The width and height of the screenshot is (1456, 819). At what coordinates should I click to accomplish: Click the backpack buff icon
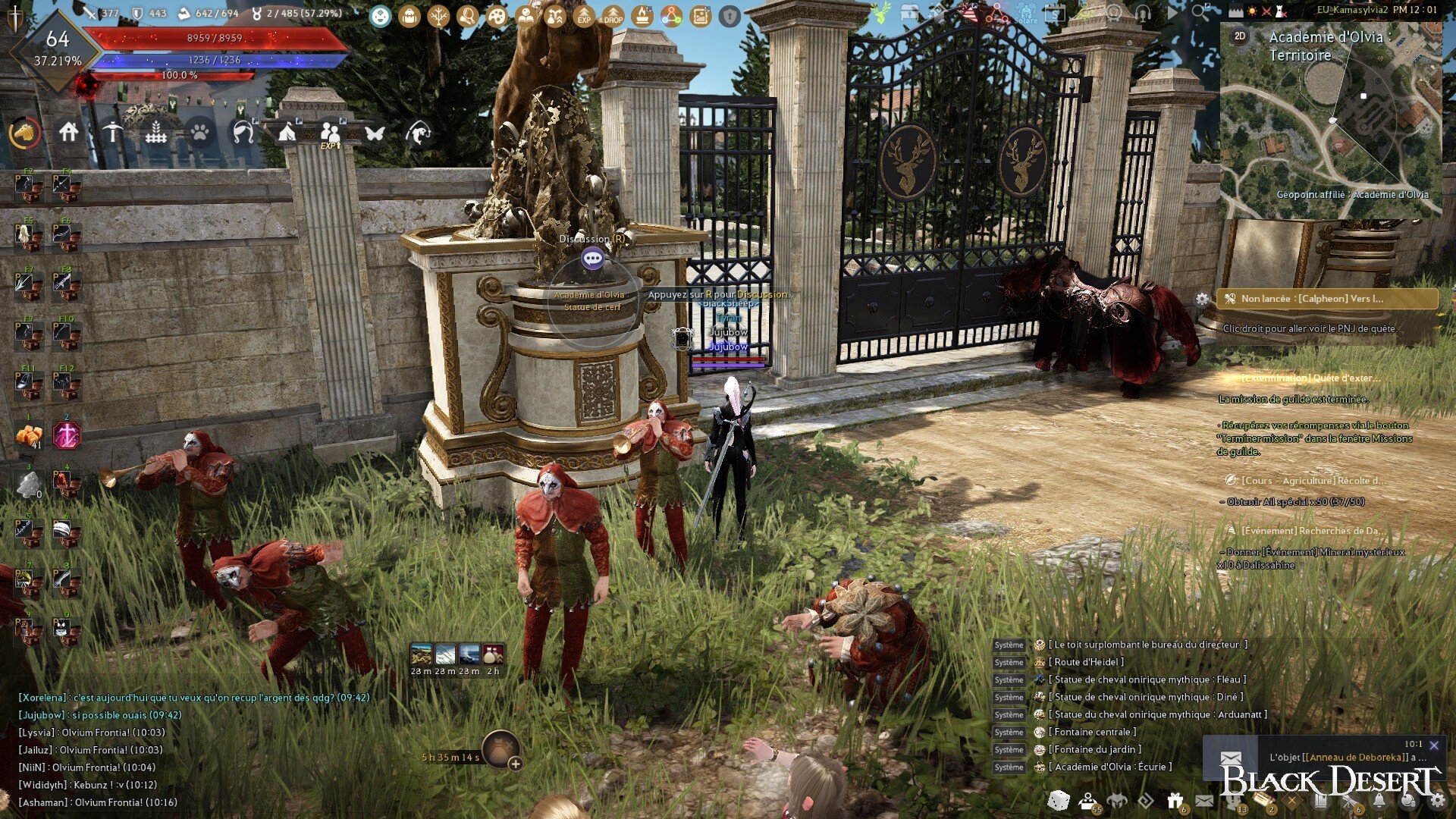[409, 16]
